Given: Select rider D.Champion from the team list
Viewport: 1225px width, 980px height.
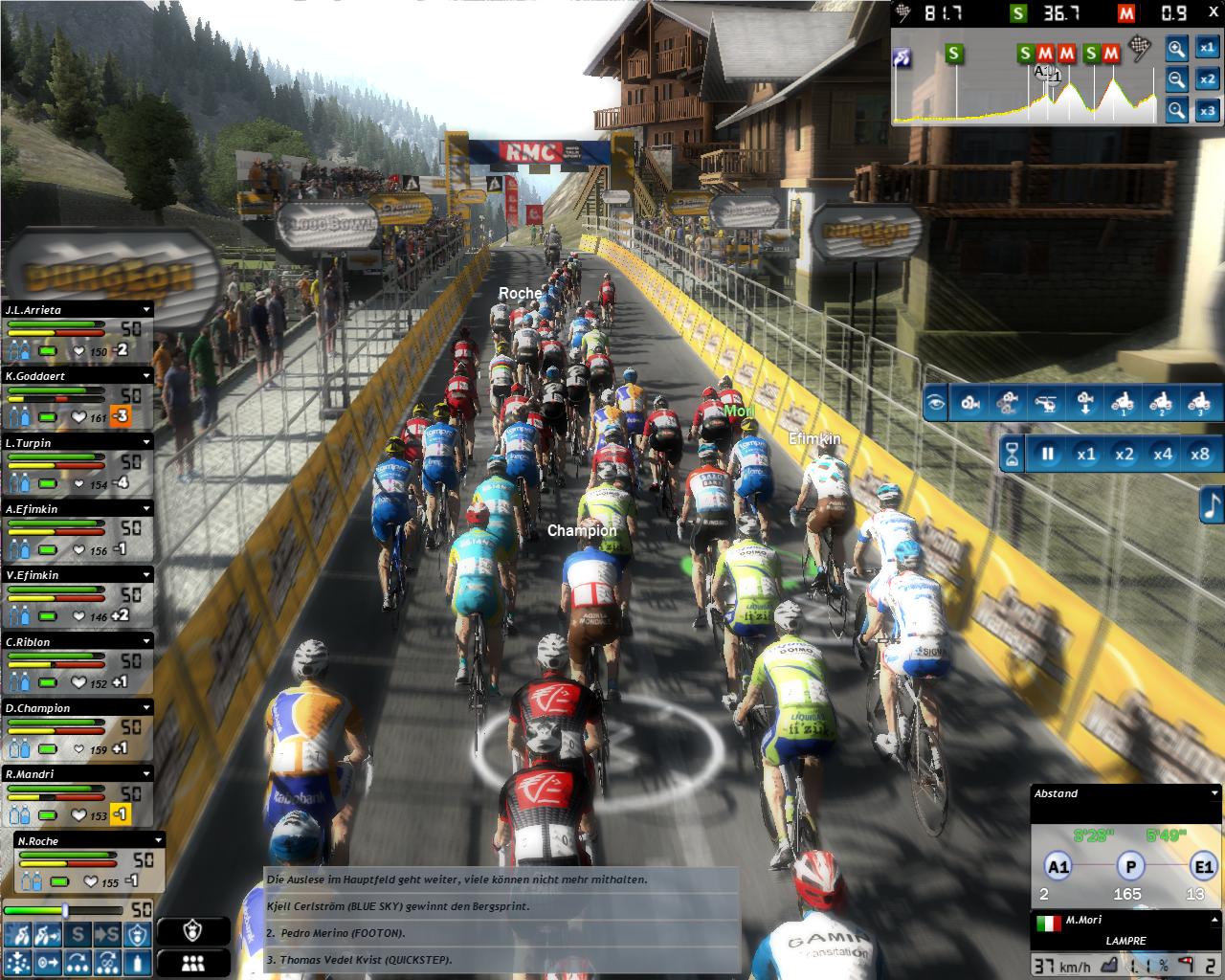Looking at the screenshot, I should [67, 708].
